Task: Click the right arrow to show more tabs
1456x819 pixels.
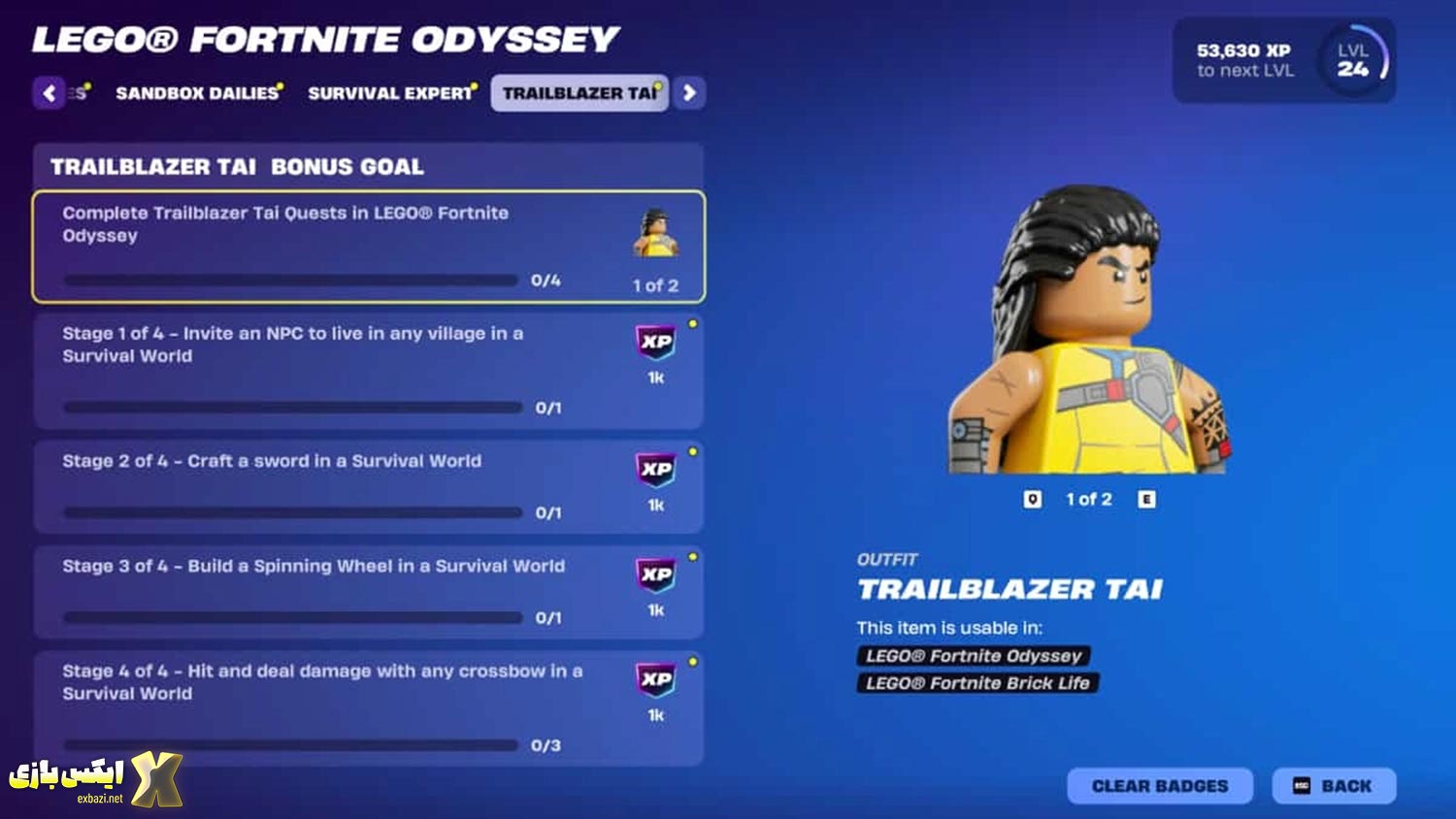Action: tap(689, 93)
